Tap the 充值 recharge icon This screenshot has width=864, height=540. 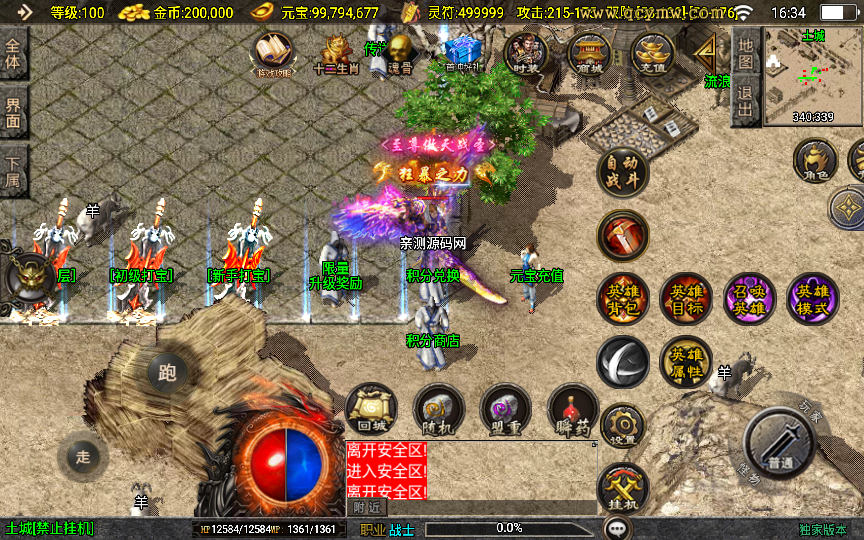pyautogui.click(x=652, y=53)
